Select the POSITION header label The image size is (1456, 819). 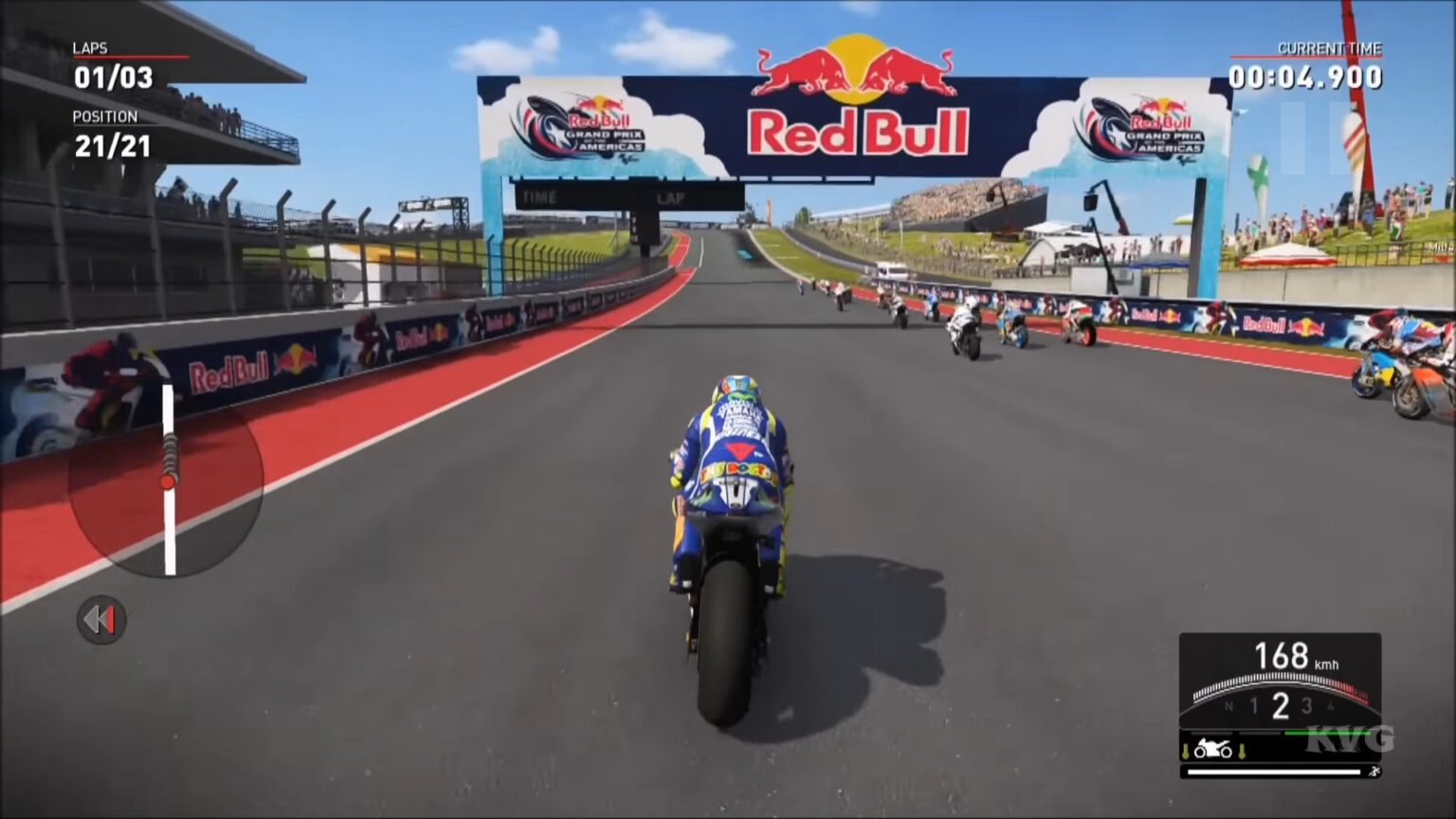107,117
